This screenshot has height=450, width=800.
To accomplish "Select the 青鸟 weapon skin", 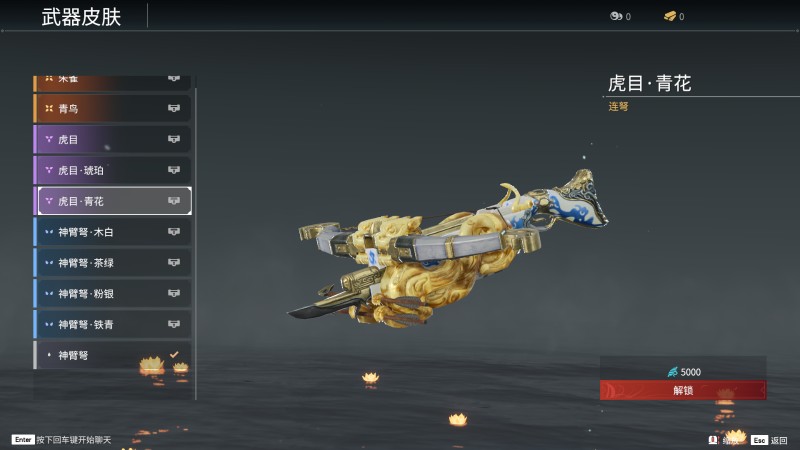I will [112, 108].
